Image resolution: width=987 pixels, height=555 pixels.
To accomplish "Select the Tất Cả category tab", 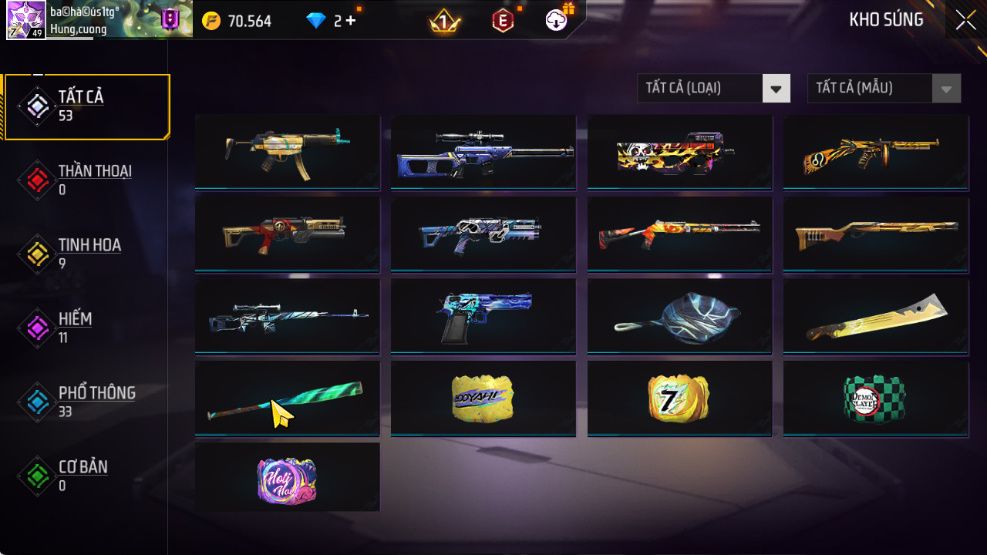I will [85, 105].
